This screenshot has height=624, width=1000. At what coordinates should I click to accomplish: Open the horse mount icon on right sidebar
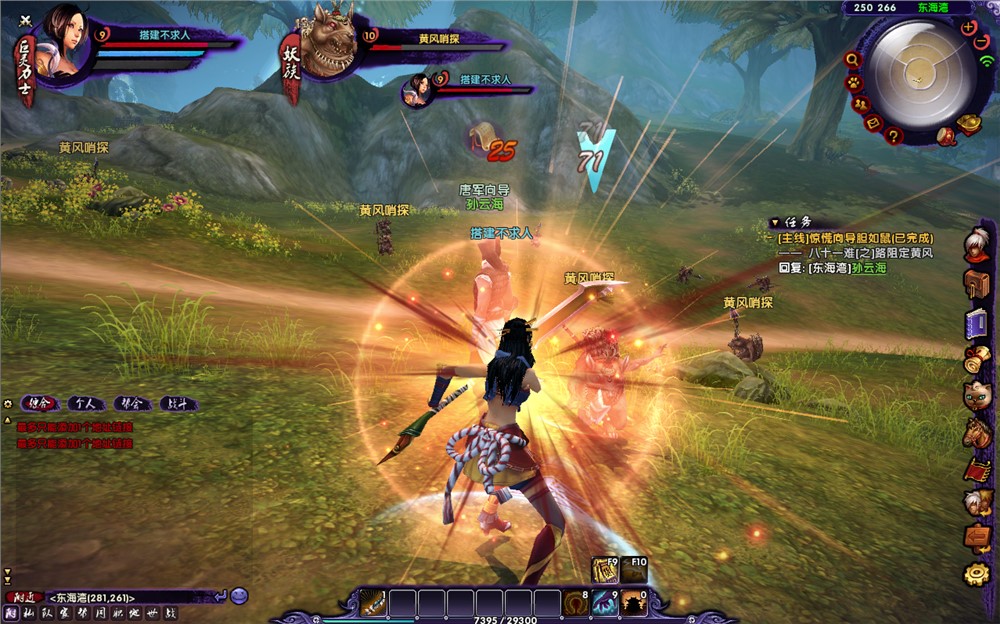[976, 433]
